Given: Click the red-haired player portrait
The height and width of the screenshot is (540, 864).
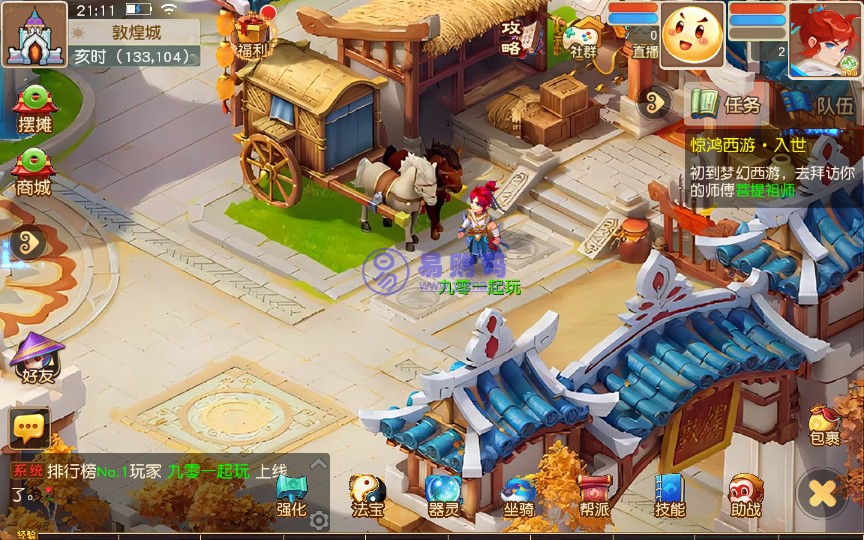Looking at the screenshot, I should pos(826,39).
